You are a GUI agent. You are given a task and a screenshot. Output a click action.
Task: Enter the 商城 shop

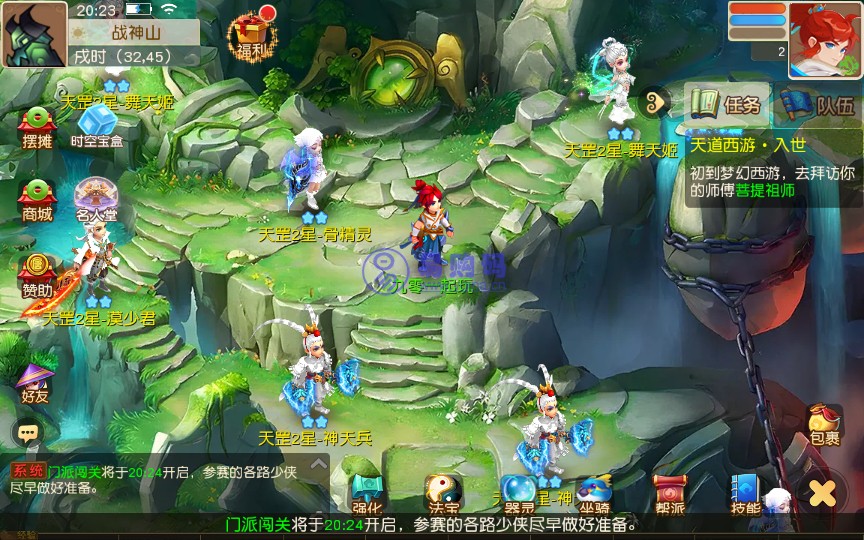36,198
